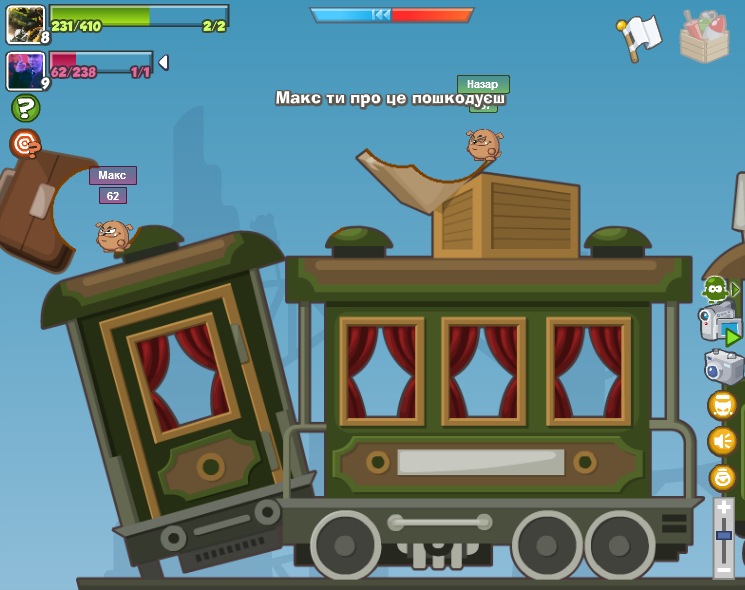Open the weapons crate
This screenshot has width=745, height=590.
704,36
